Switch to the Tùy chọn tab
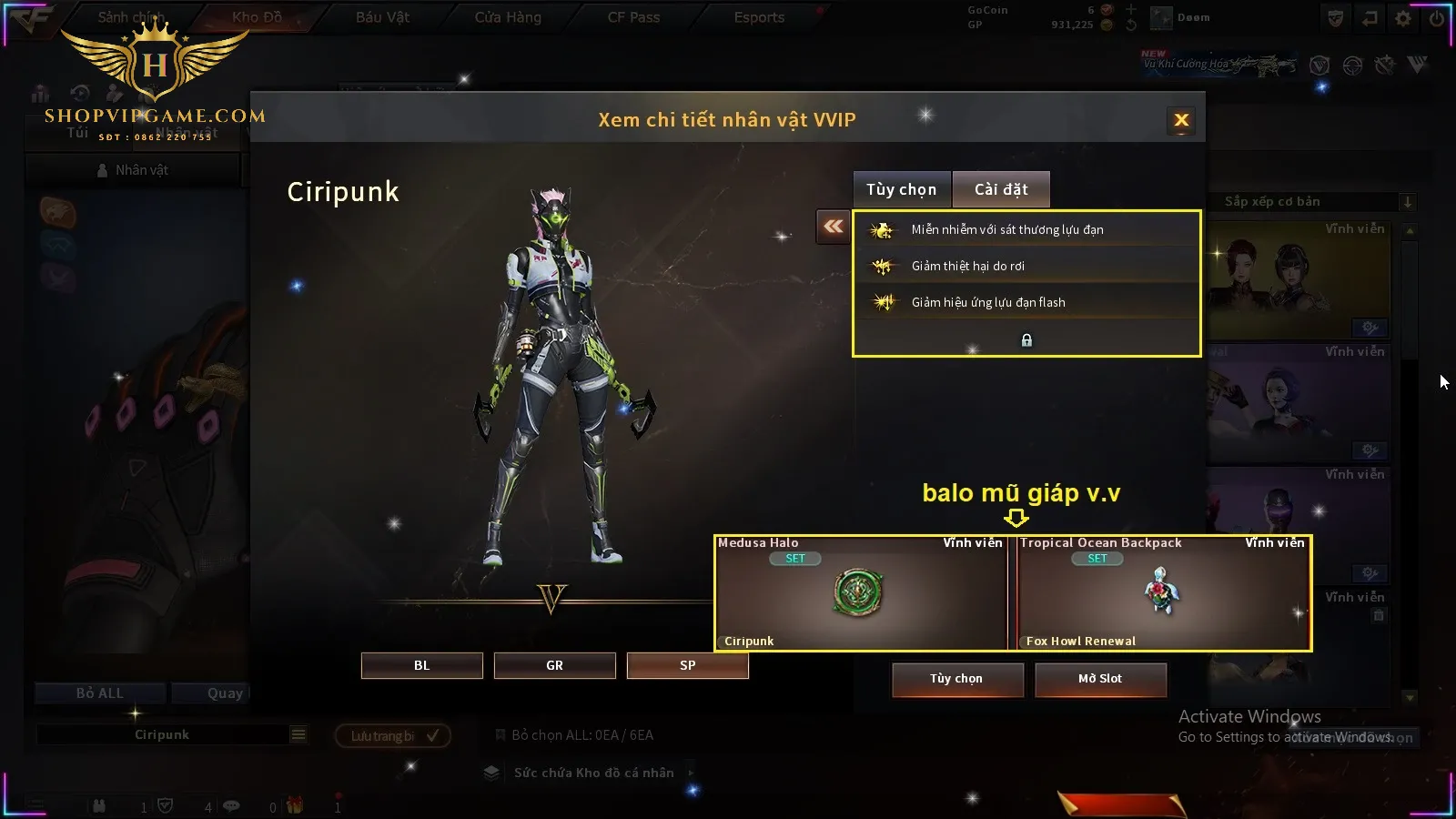1456x819 pixels. tap(901, 189)
